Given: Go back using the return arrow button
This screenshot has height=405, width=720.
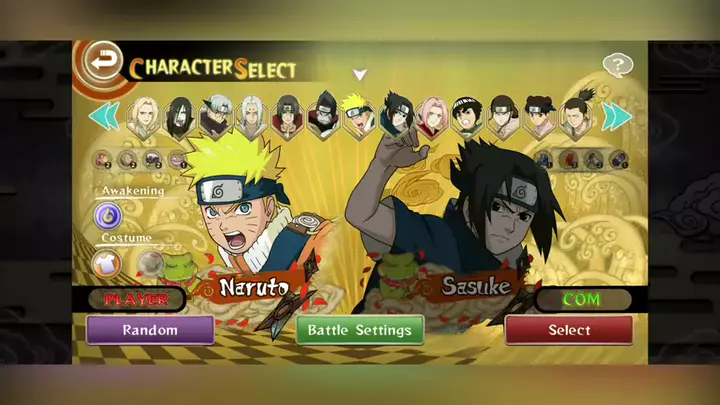Looking at the screenshot, I should click(101, 58).
